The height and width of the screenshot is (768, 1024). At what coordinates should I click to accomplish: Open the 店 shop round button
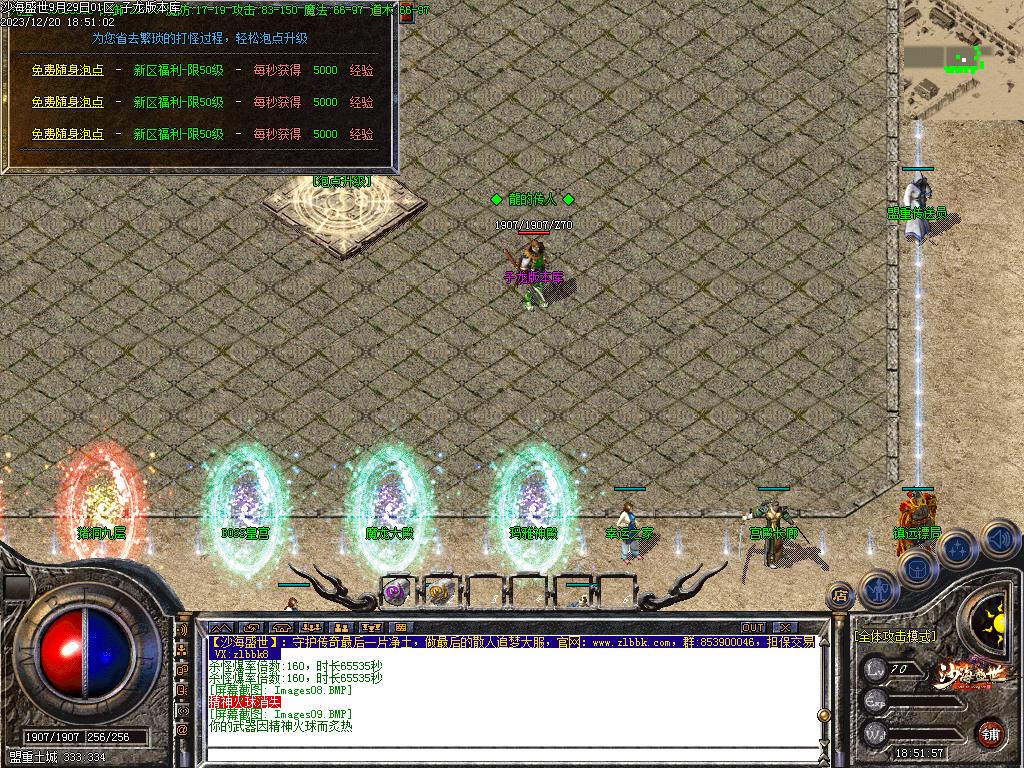tap(840, 597)
